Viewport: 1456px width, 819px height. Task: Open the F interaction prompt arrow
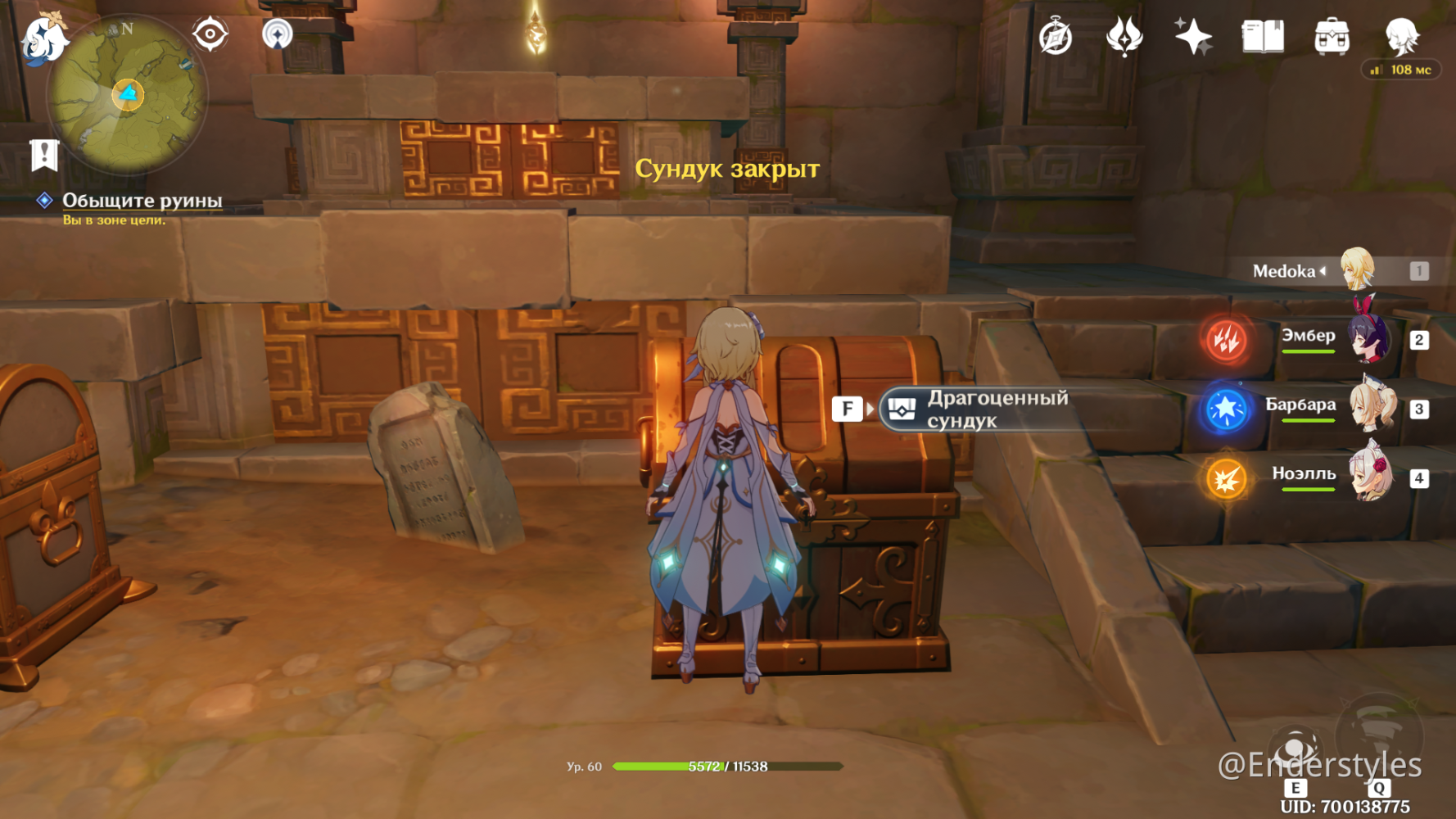click(870, 408)
